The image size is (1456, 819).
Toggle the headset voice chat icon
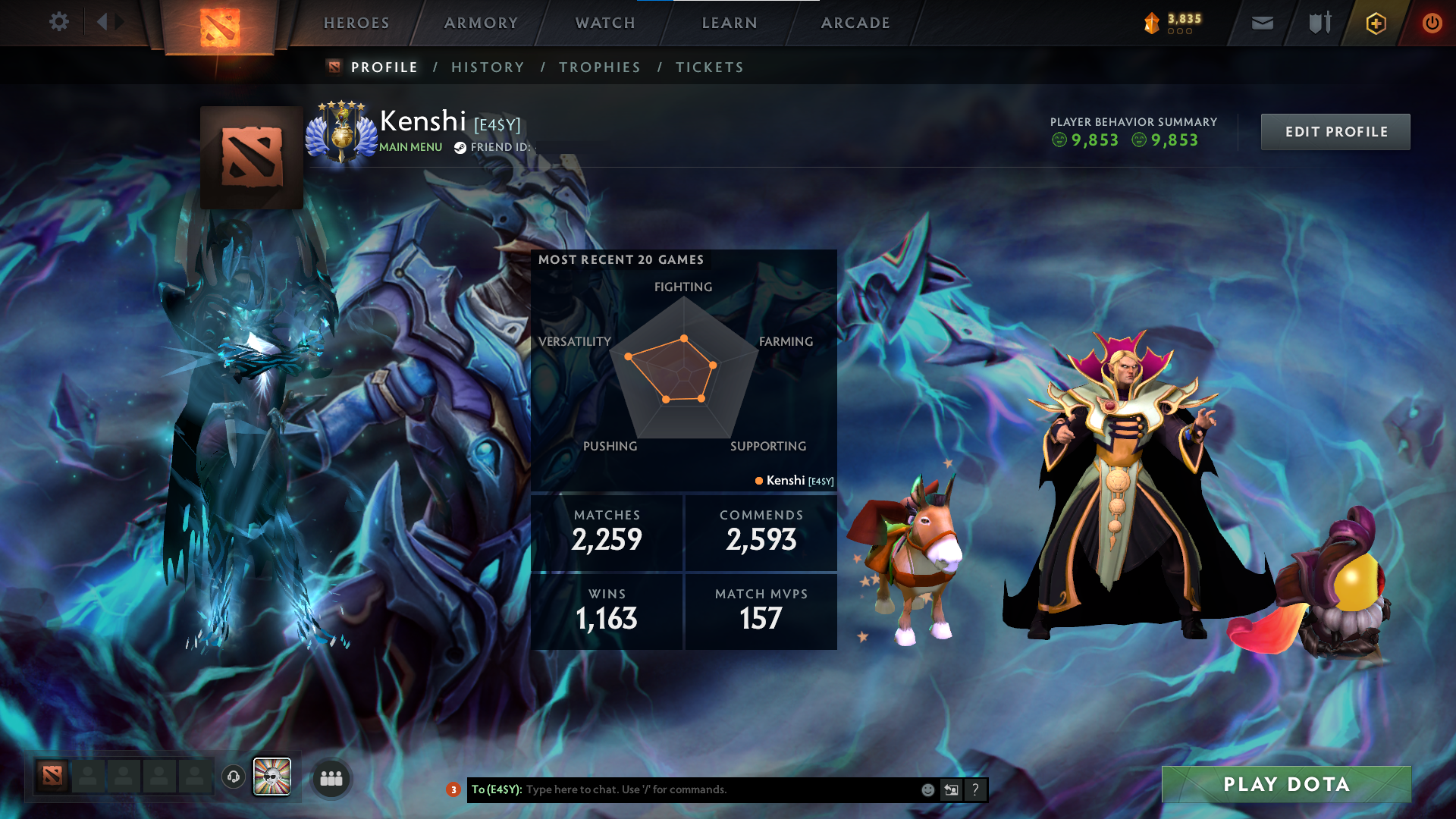234,777
